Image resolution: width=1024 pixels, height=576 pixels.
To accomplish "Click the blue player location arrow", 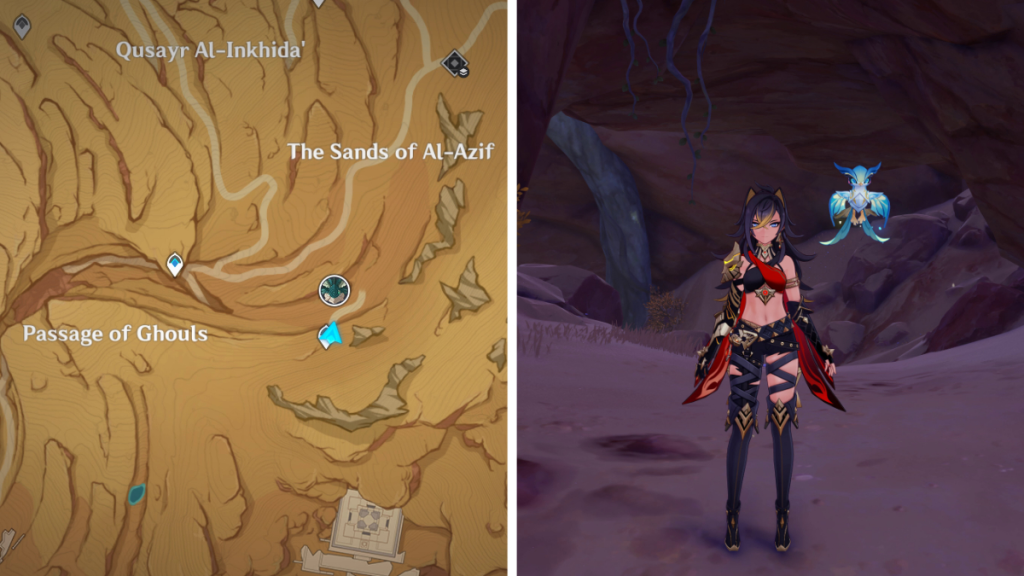I will 329,336.
